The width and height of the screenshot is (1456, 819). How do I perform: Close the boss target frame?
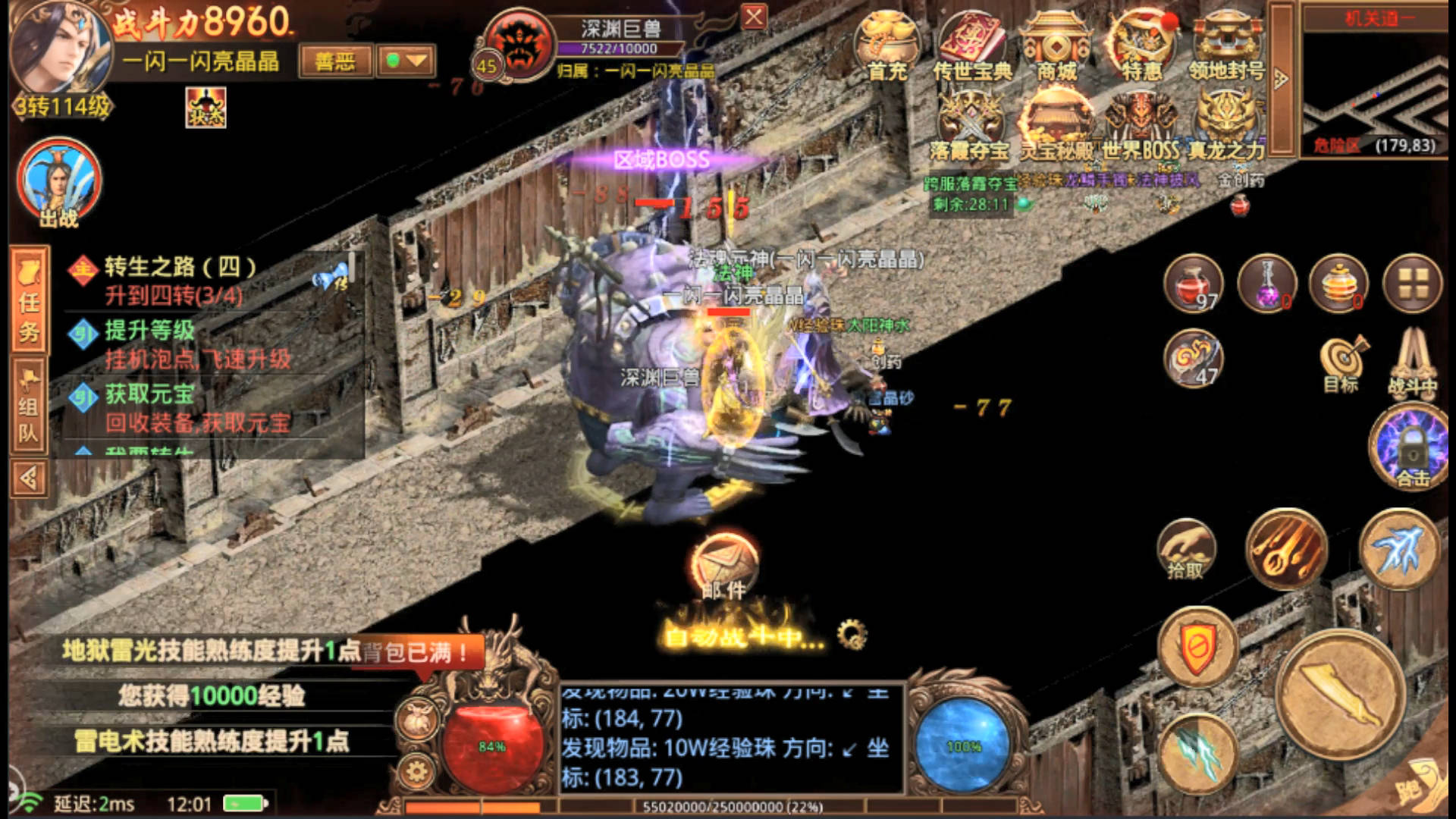[753, 17]
